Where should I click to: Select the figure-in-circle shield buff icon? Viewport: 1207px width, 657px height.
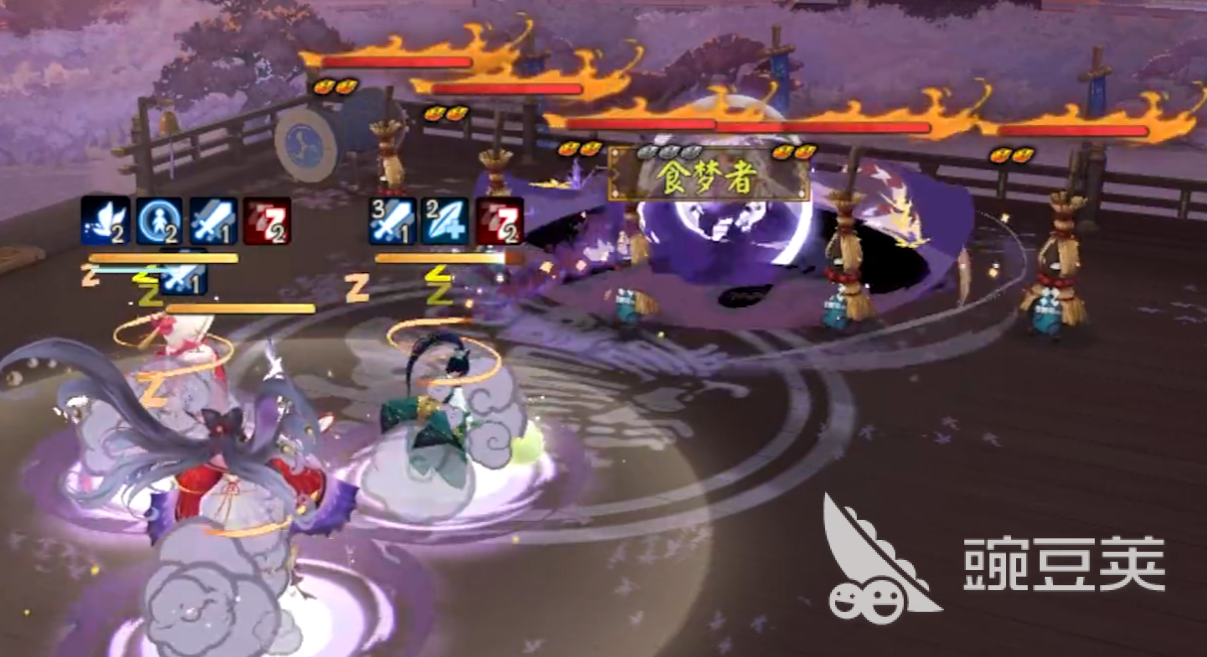click(158, 221)
